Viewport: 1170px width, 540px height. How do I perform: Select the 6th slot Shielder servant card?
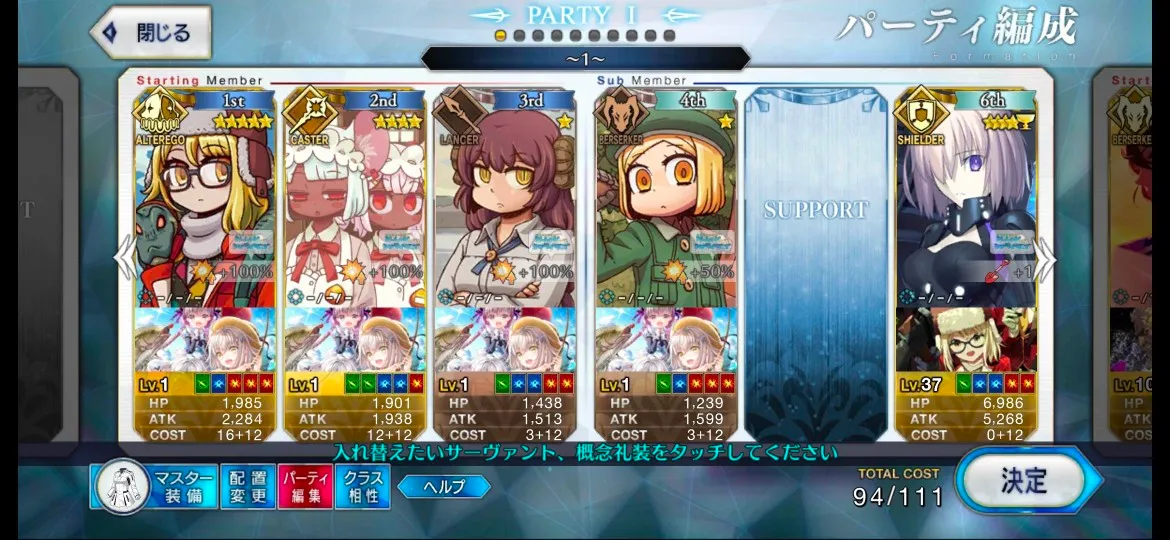[x=966, y=200]
